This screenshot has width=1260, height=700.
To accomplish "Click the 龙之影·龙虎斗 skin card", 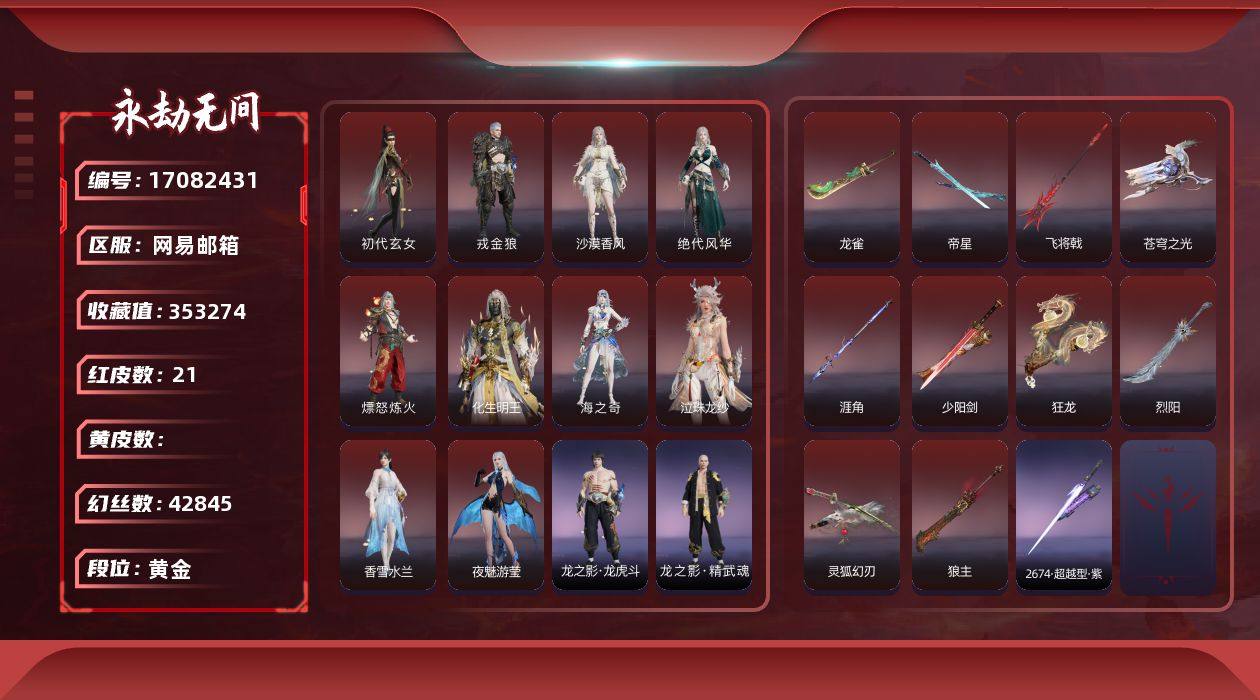I will coord(600,515).
